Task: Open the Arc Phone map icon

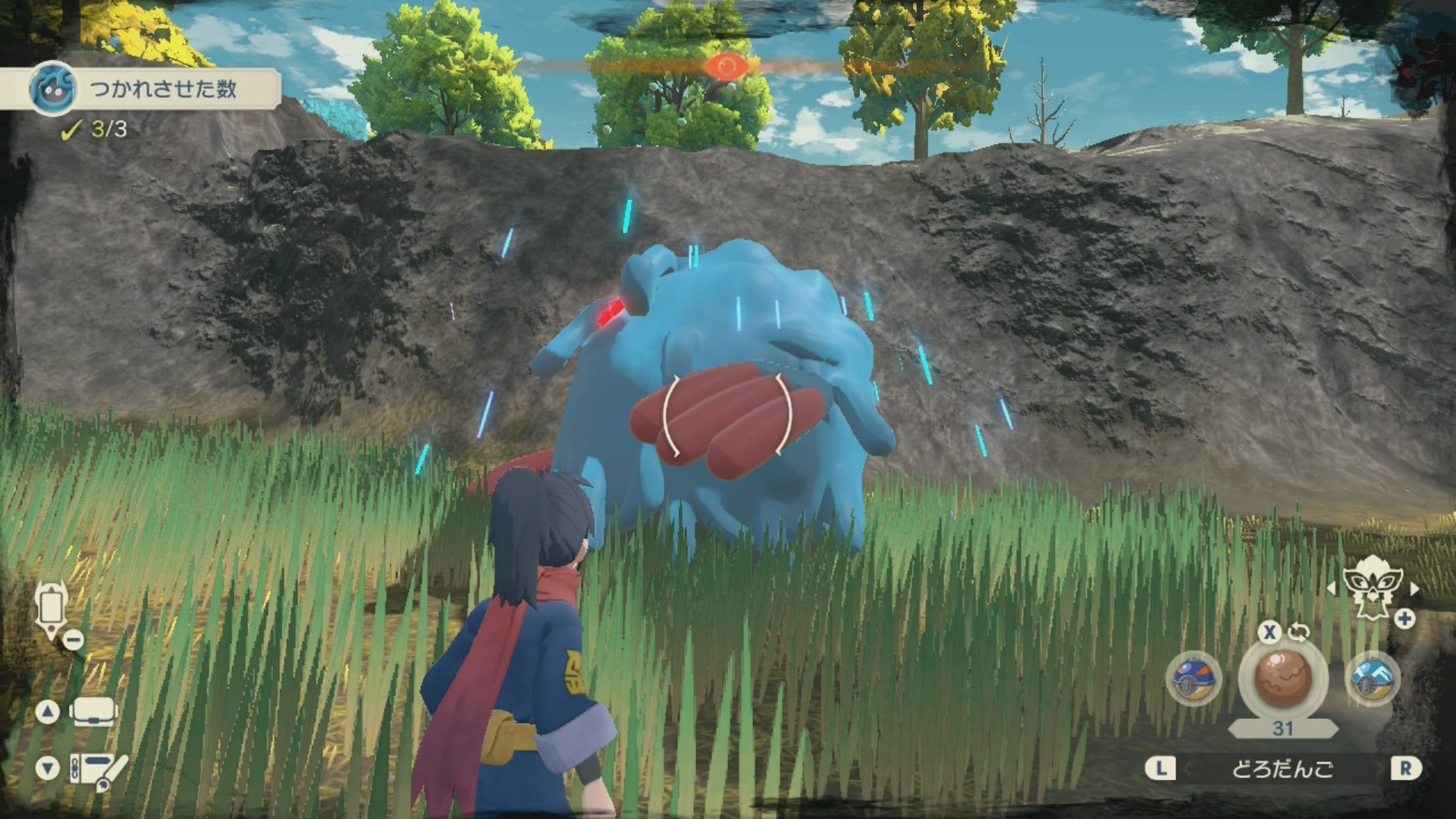Action: point(52,607)
